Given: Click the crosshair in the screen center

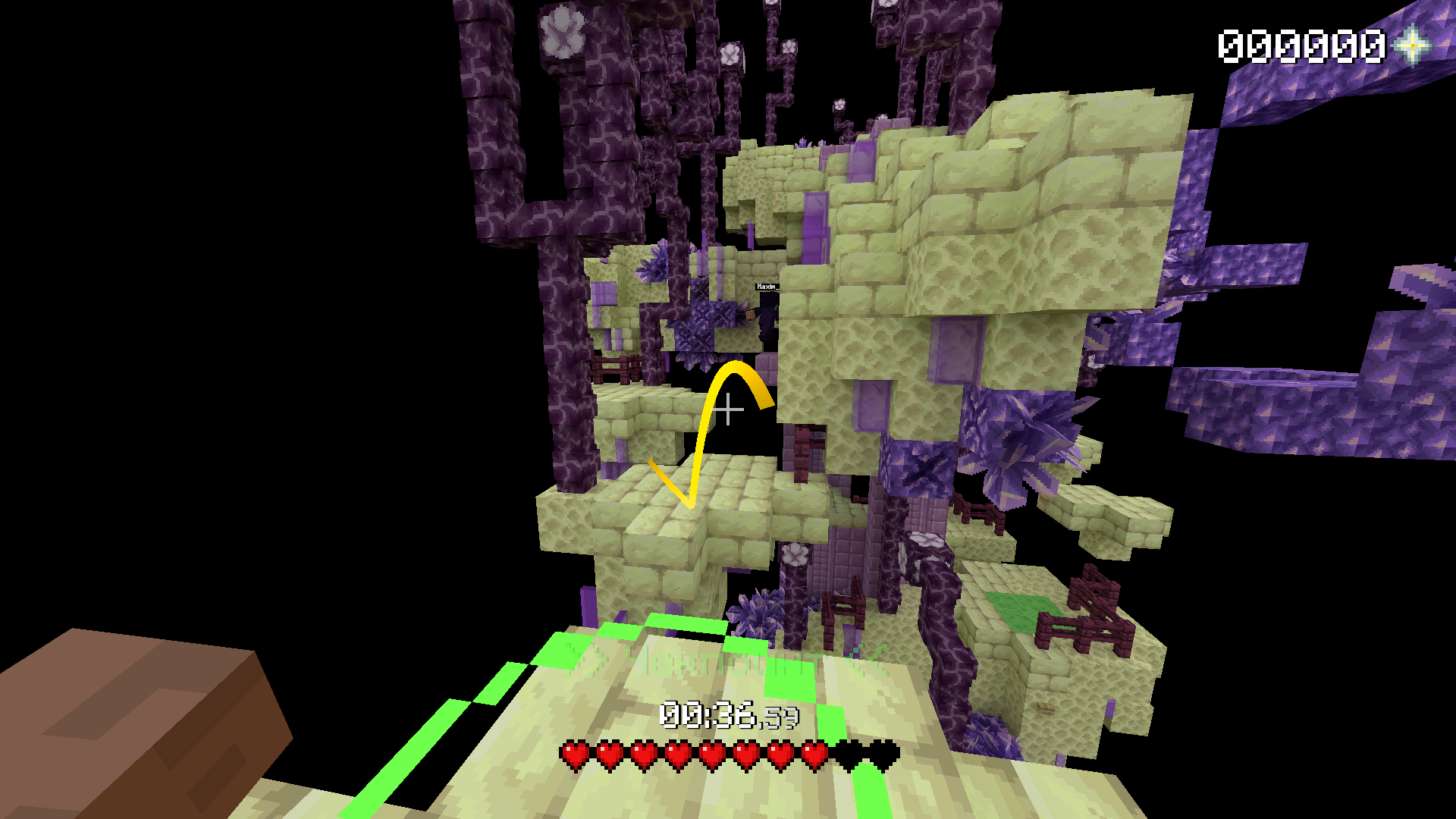Looking at the screenshot, I should point(728,409).
